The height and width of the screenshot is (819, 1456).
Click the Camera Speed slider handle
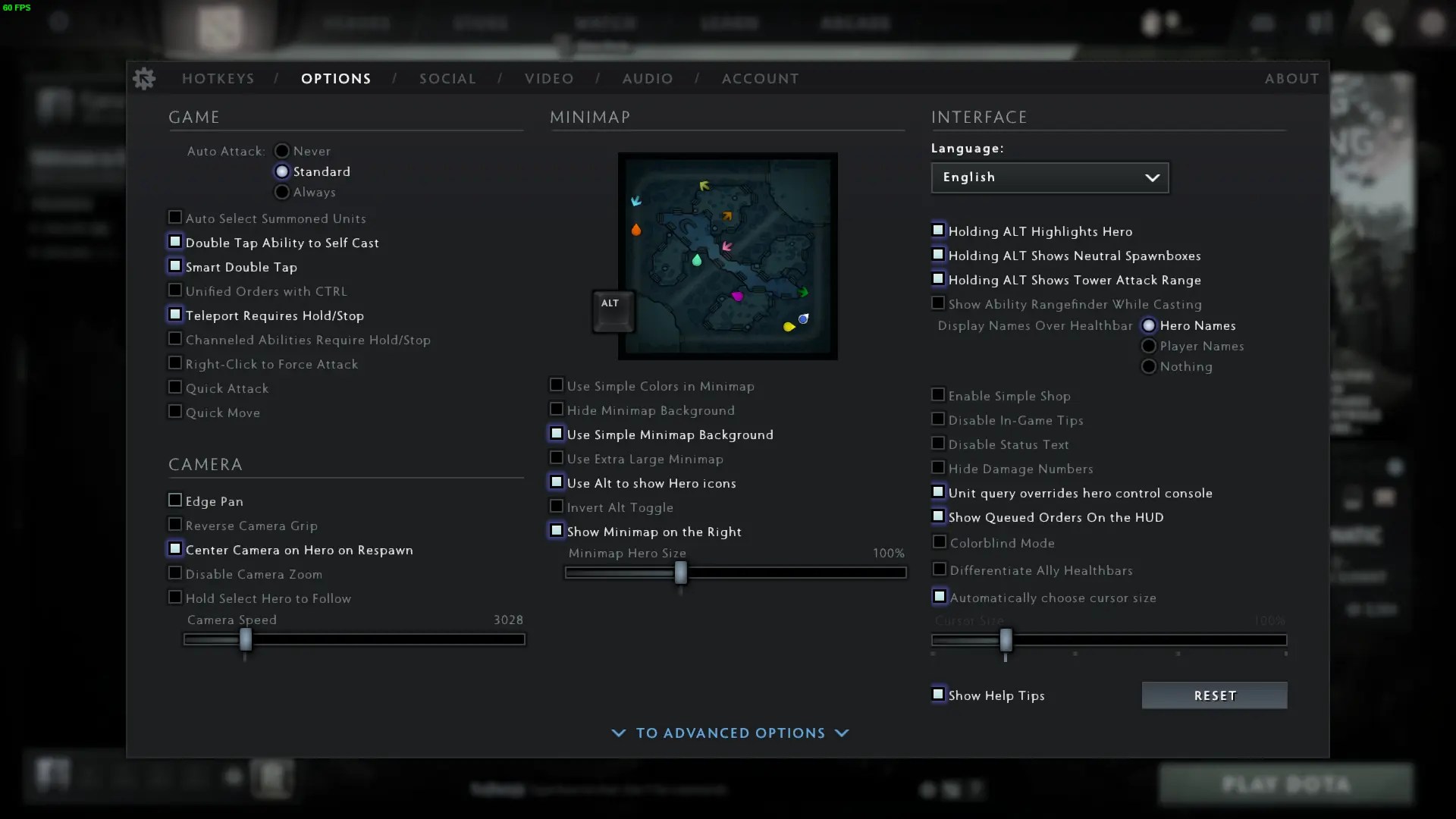244,640
